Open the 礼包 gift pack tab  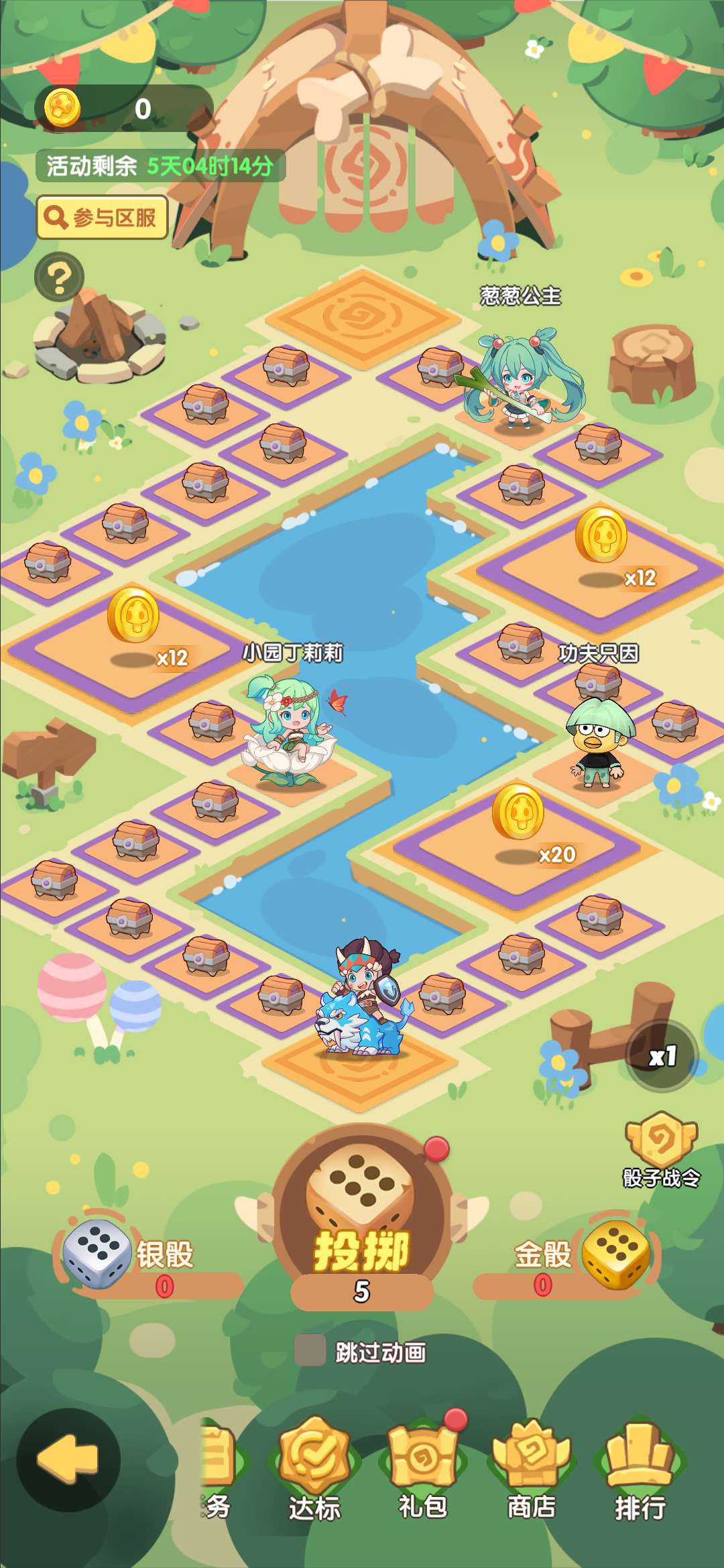coord(423,1467)
